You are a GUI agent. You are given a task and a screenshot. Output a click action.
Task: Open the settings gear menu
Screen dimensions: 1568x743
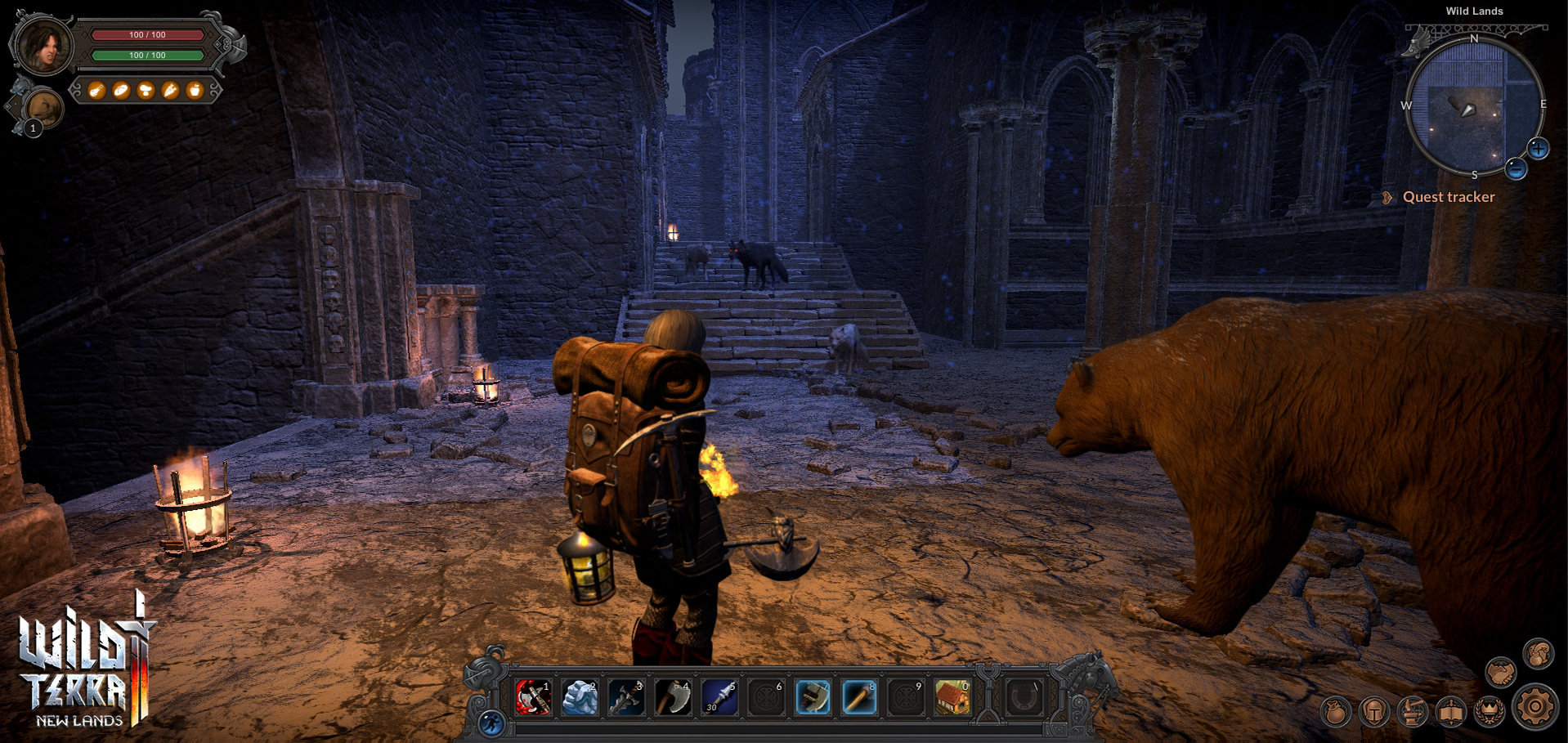tap(1534, 707)
